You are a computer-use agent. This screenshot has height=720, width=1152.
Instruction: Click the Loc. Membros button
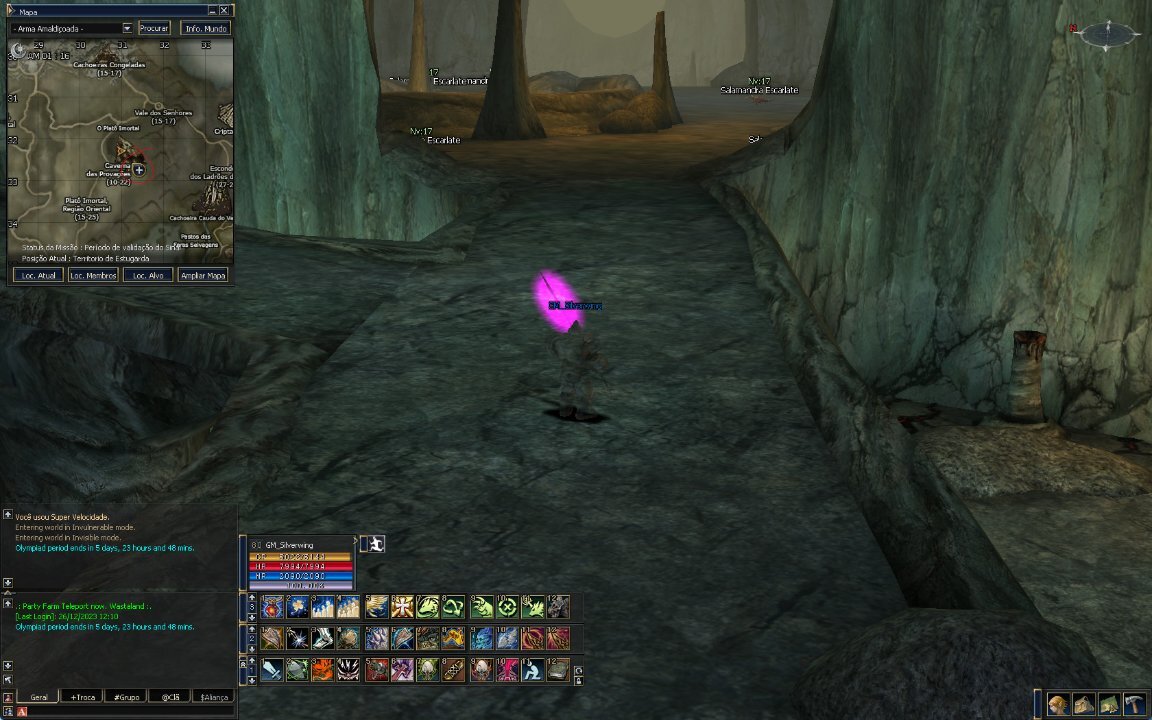point(93,275)
